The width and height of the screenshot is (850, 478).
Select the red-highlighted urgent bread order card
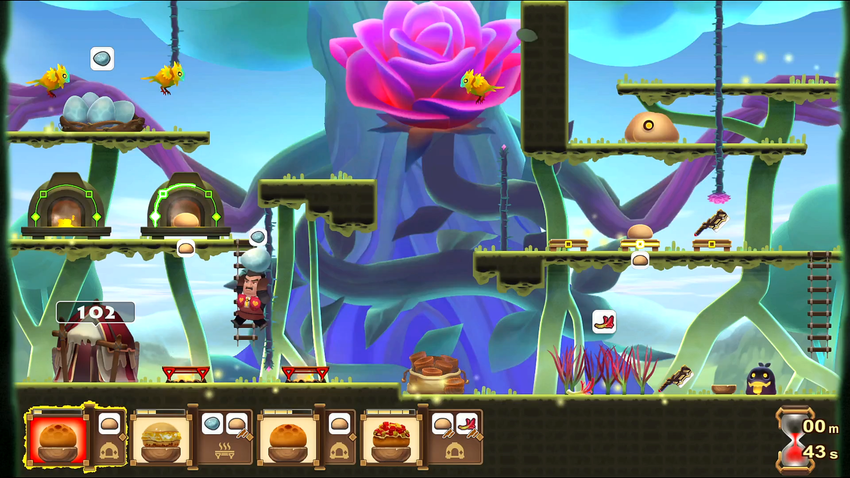58,438
